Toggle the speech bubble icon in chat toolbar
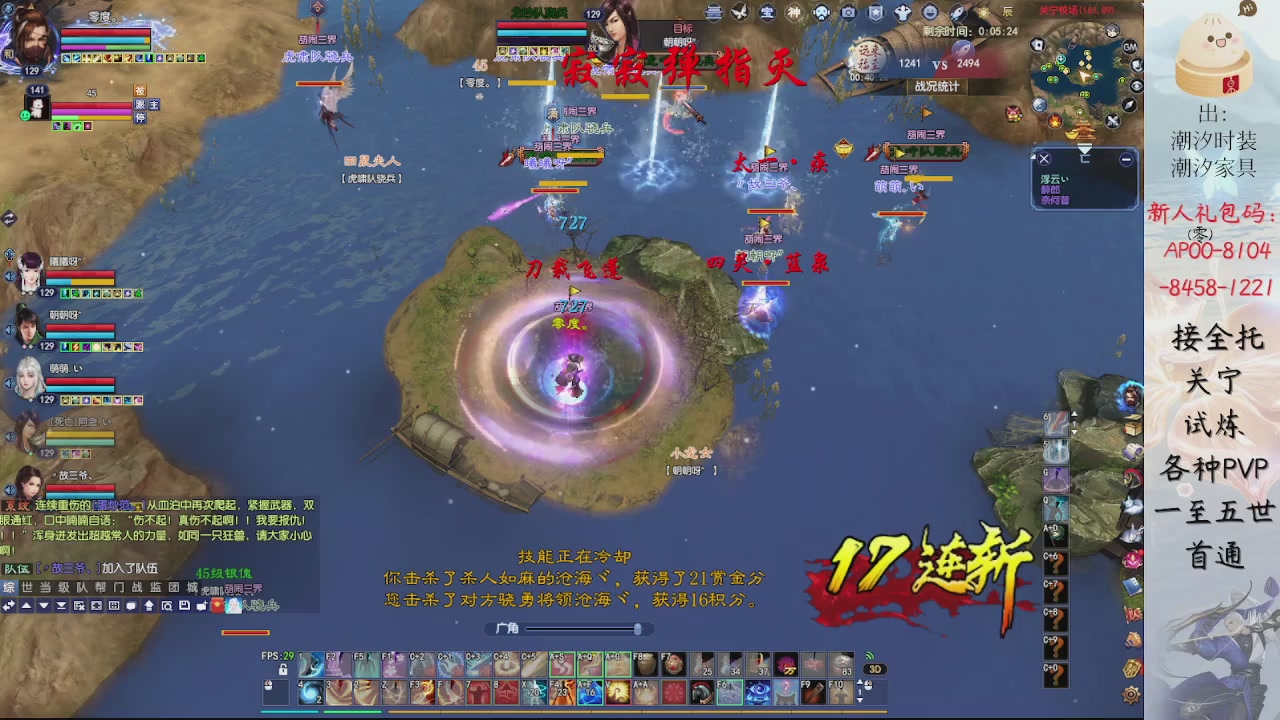Viewport: 1280px width, 720px height. coord(131,605)
